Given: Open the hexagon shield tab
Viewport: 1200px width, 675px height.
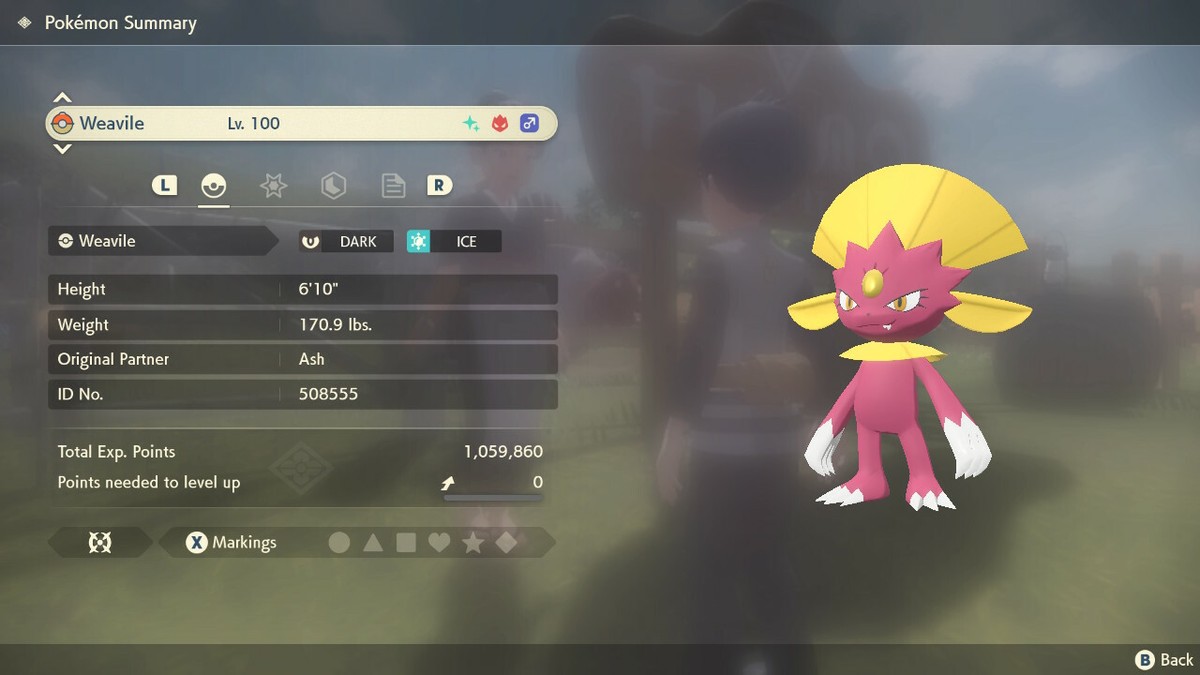Looking at the screenshot, I should tap(333, 186).
